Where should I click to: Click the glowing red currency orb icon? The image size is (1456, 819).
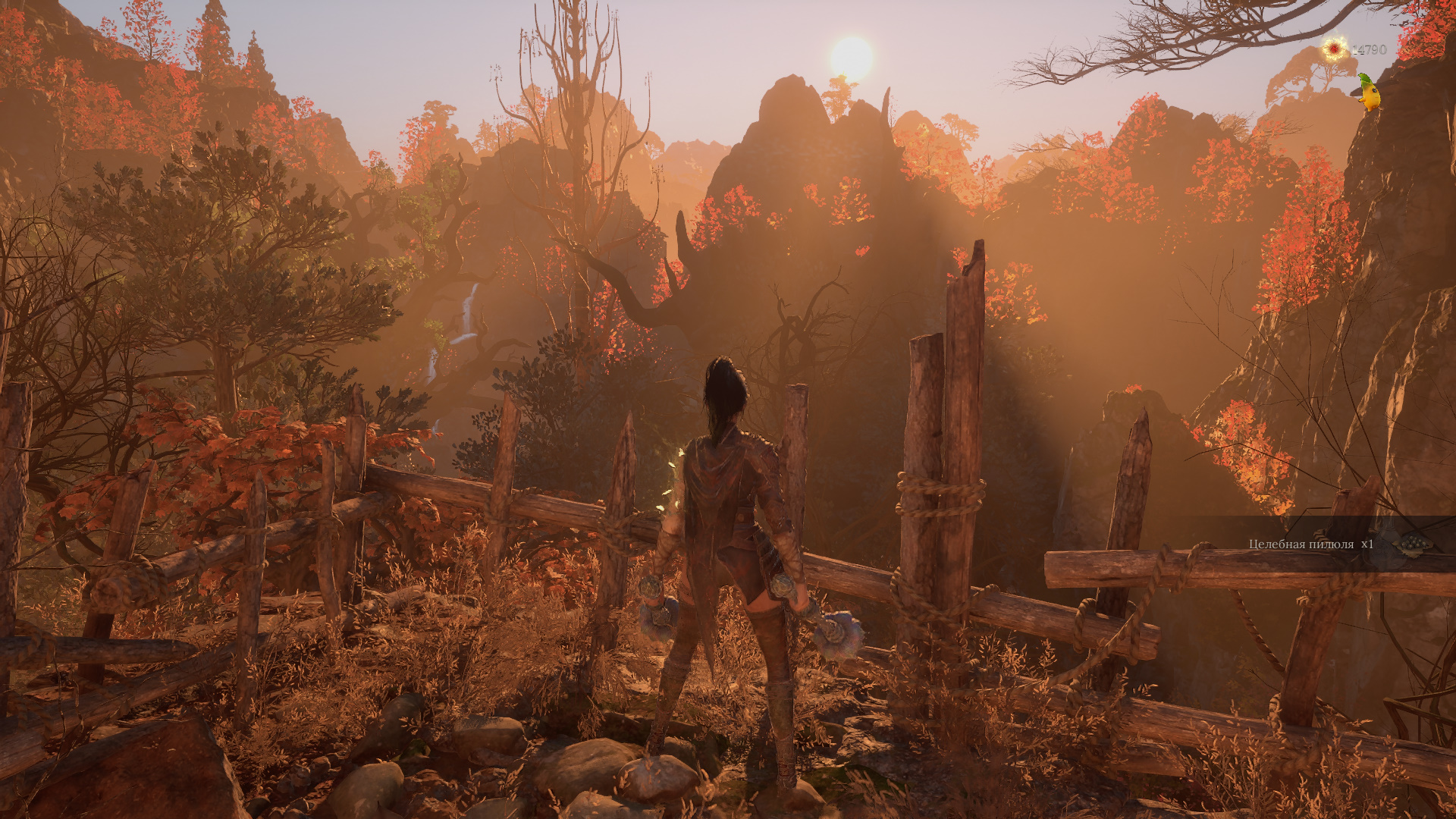[1333, 49]
